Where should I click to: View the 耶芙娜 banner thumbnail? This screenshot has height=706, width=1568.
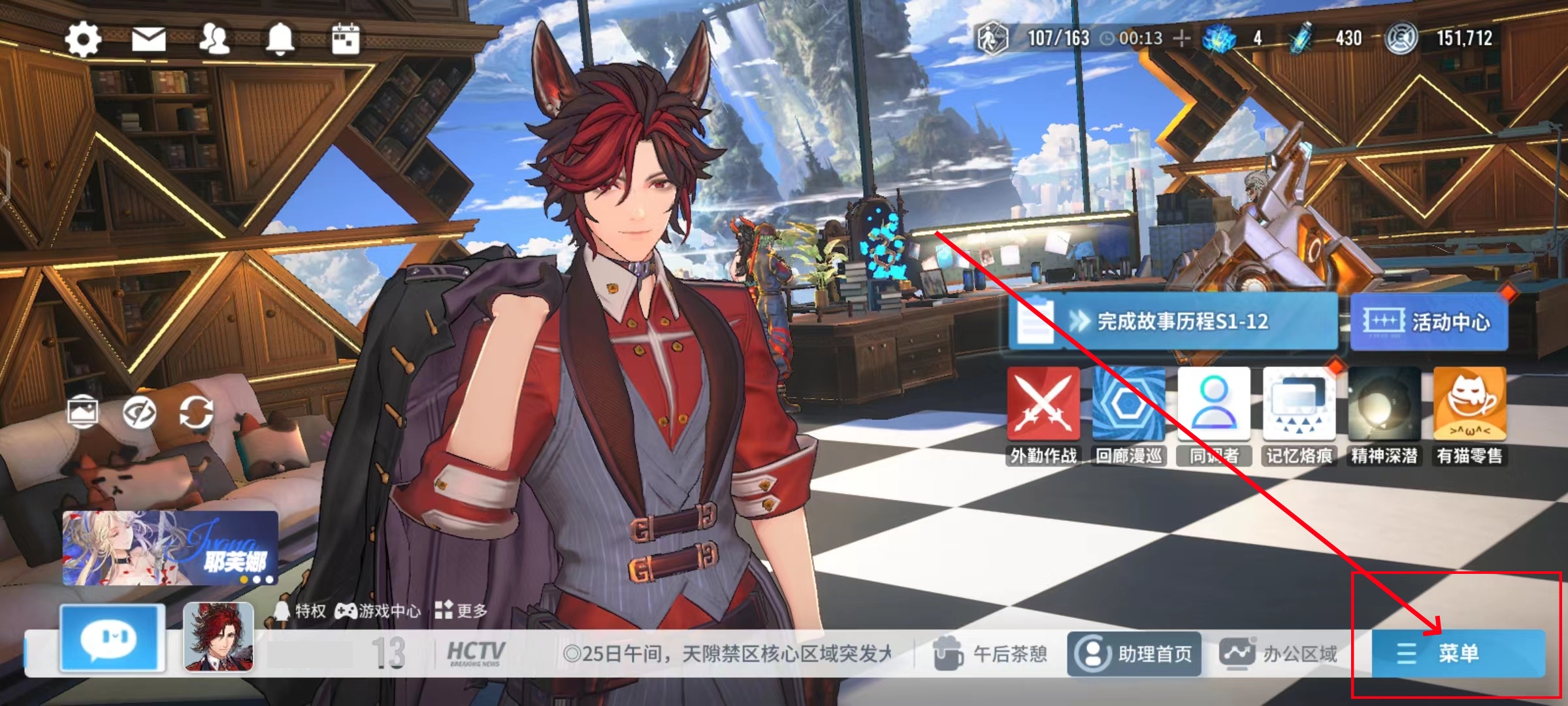click(170, 548)
